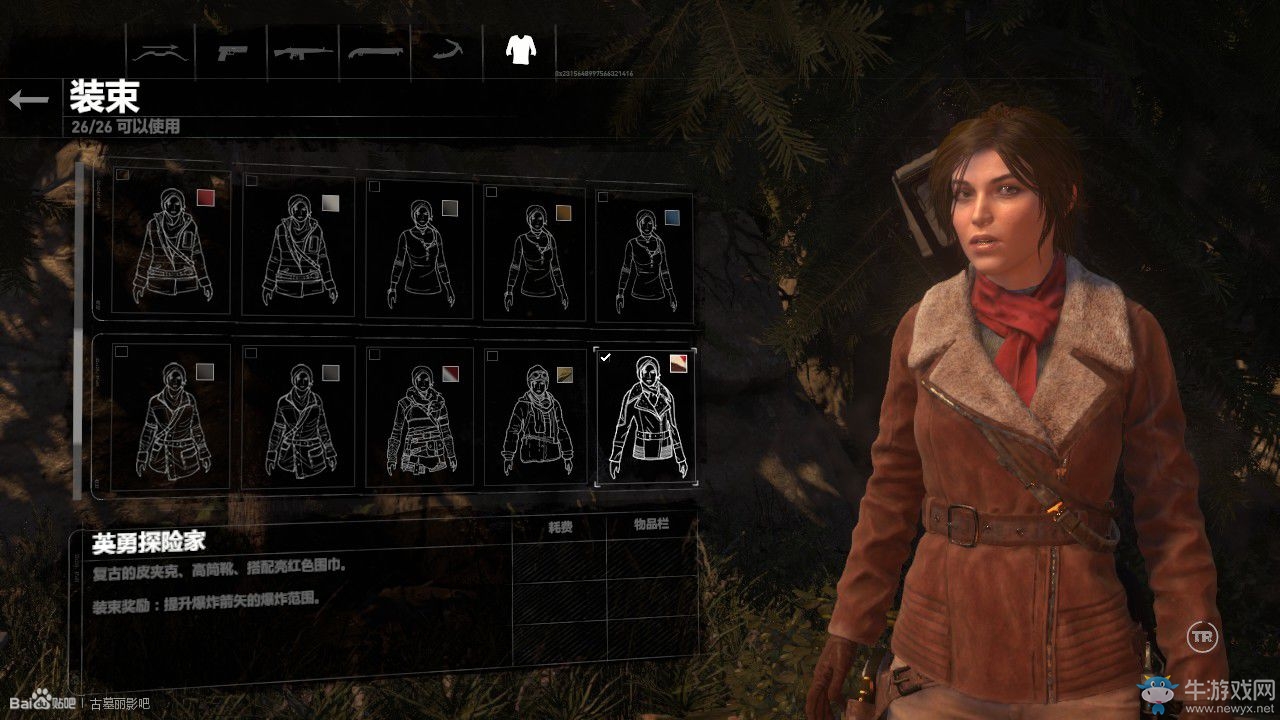Choose the outfit with the blue swatch
The image size is (1280, 720).
[645, 248]
